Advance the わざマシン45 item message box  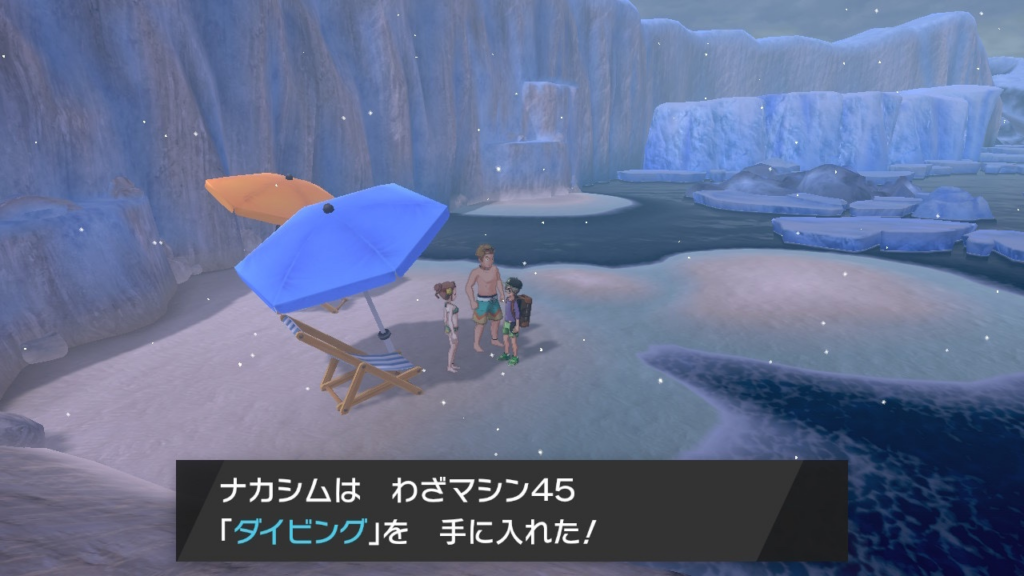point(511,510)
